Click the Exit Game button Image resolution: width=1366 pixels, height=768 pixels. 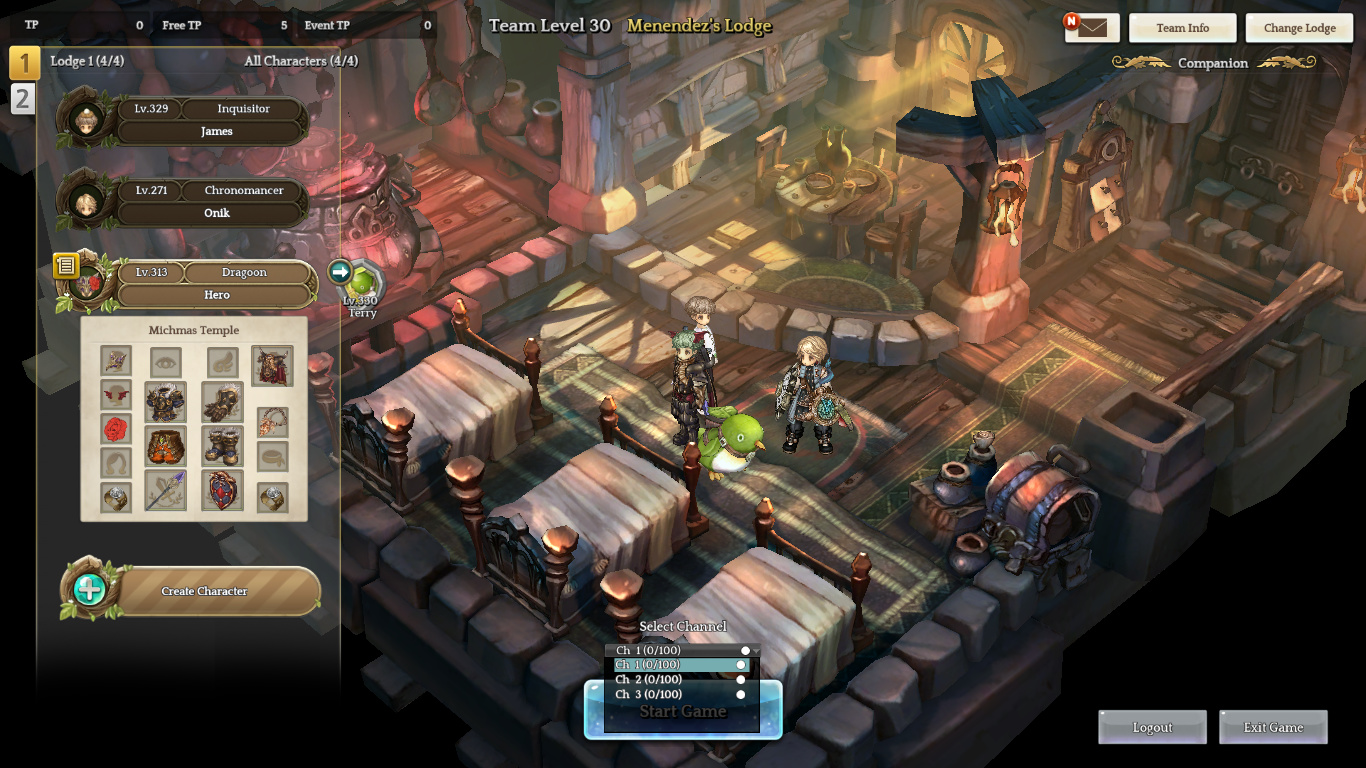click(x=1273, y=728)
